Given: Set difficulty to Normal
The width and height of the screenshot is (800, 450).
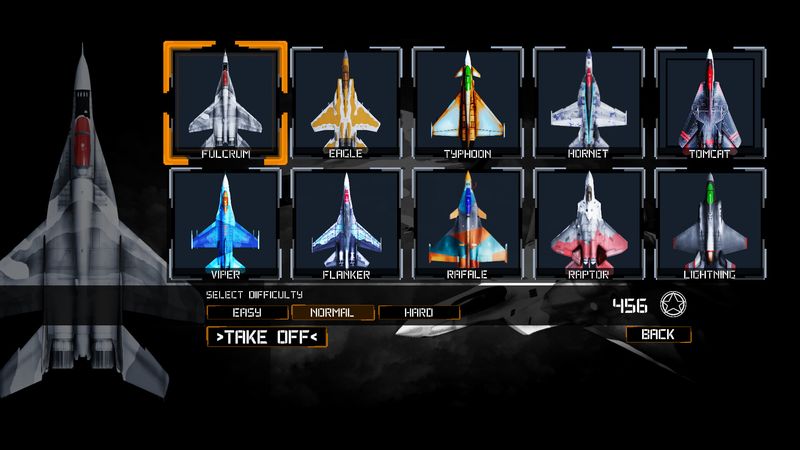Looking at the screenshot, I should (x=332, y=313).
